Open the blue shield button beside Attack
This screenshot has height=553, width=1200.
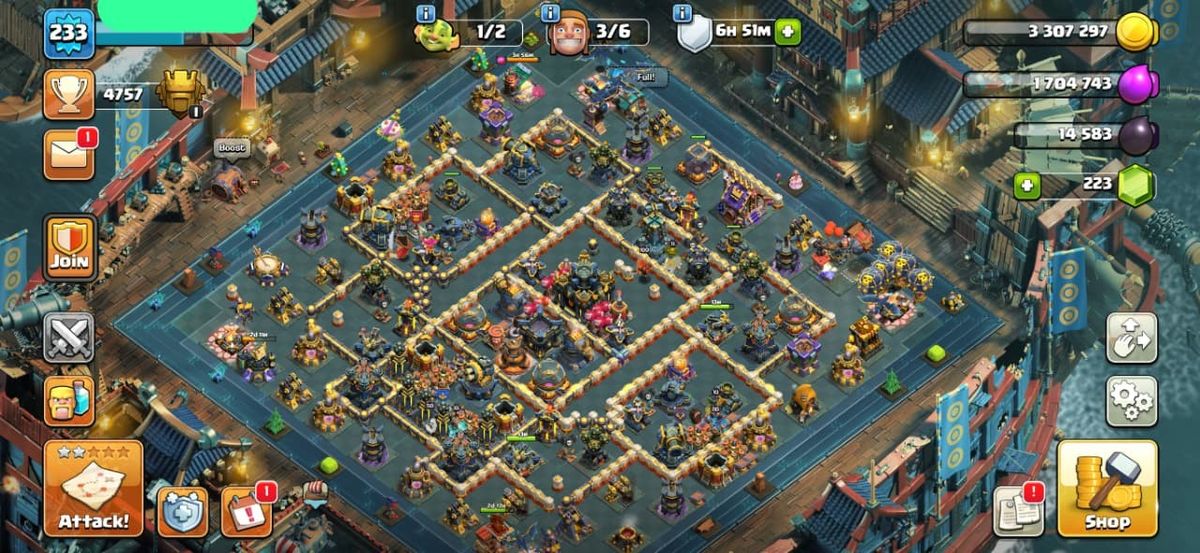click(x=182, y=511)
